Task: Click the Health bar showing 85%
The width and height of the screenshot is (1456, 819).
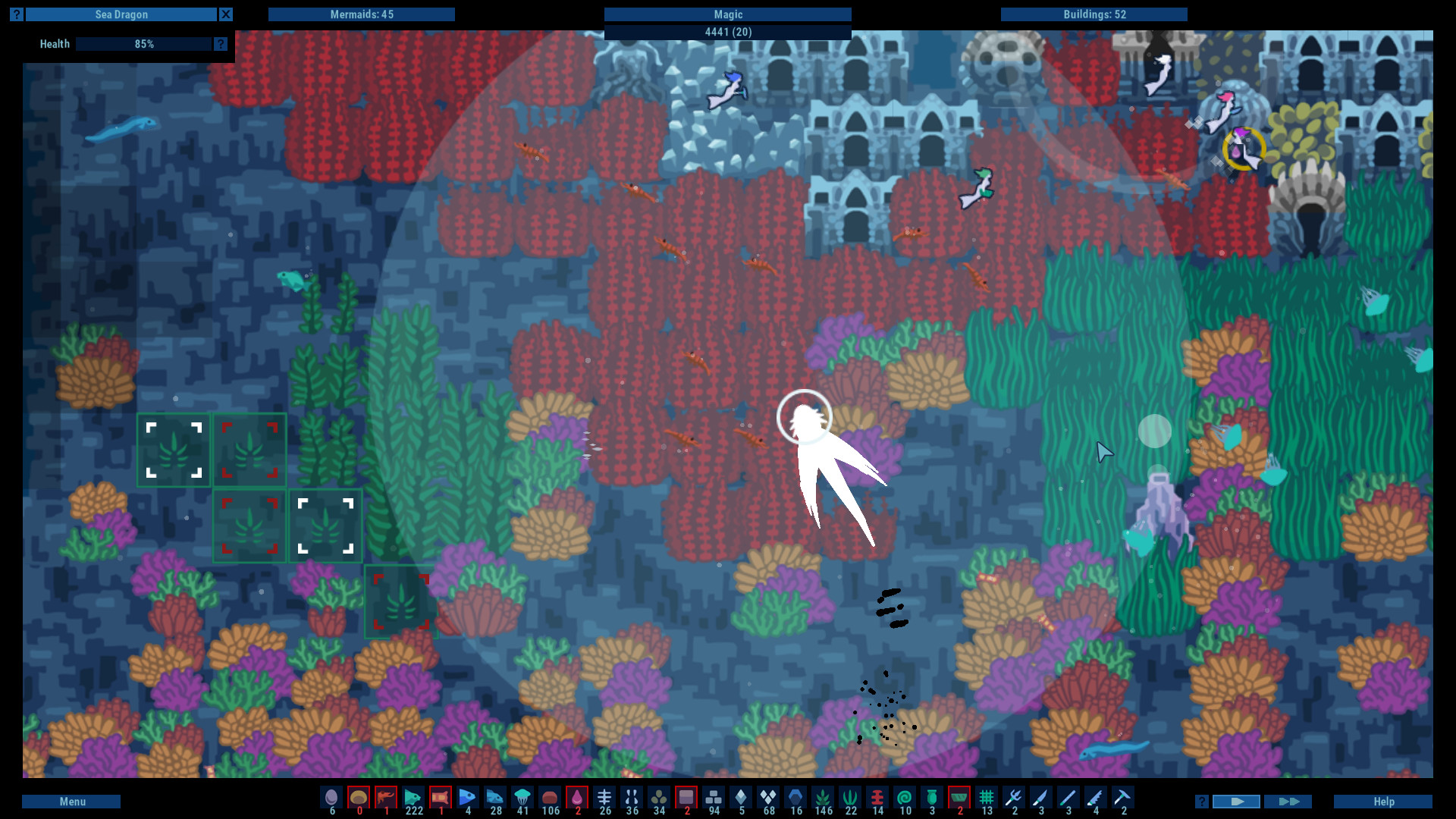Action: pyautogui.click(x=144, y=44)
